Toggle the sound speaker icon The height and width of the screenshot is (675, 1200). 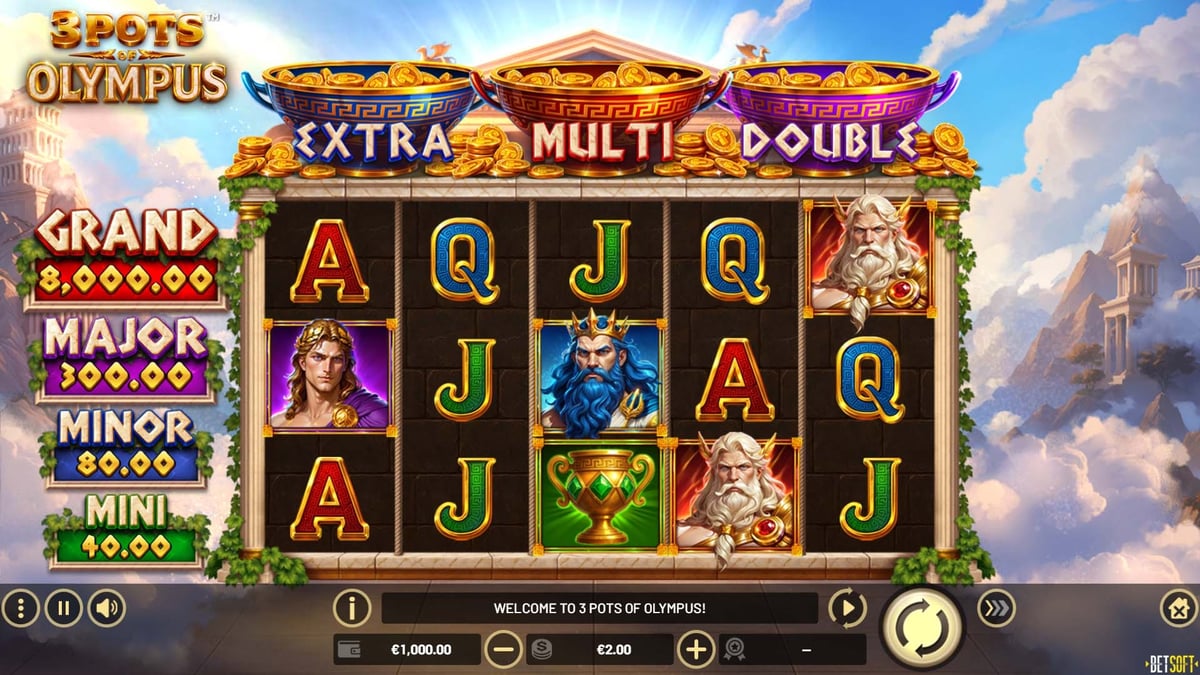(106, 607)
